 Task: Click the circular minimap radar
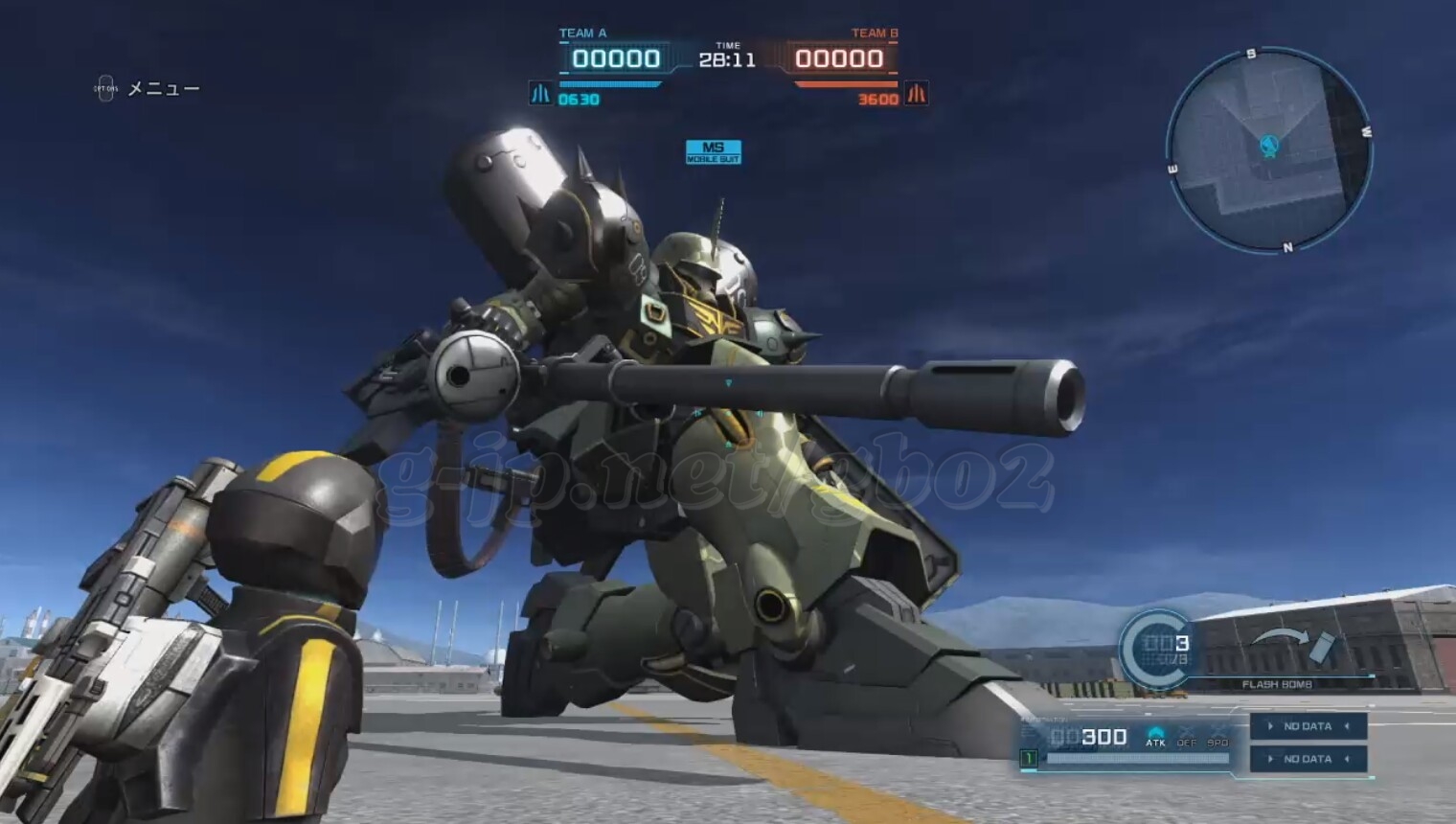[x=1269, y=151]
